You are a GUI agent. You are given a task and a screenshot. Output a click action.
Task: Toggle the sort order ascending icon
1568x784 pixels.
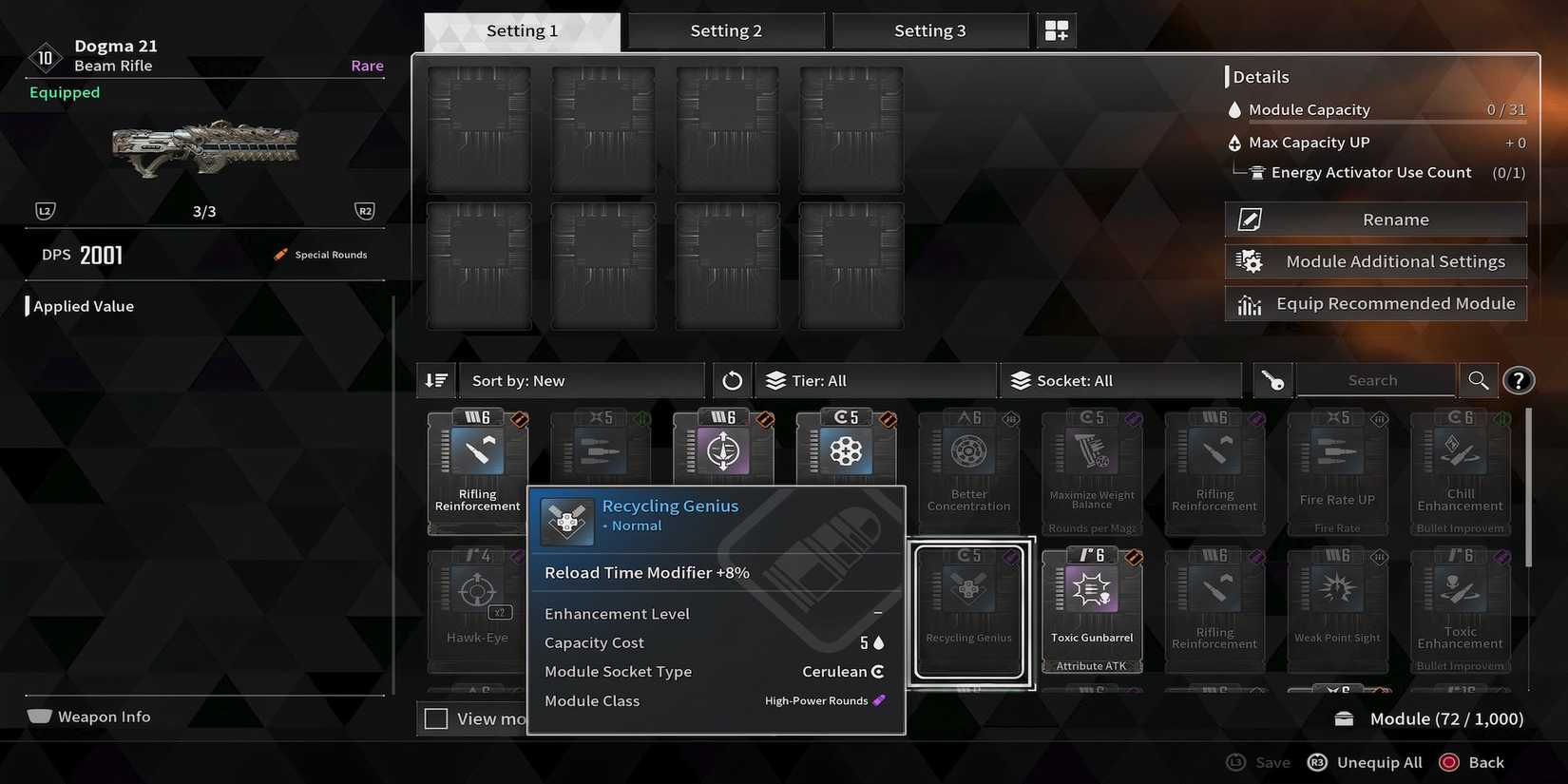(436, 380)
